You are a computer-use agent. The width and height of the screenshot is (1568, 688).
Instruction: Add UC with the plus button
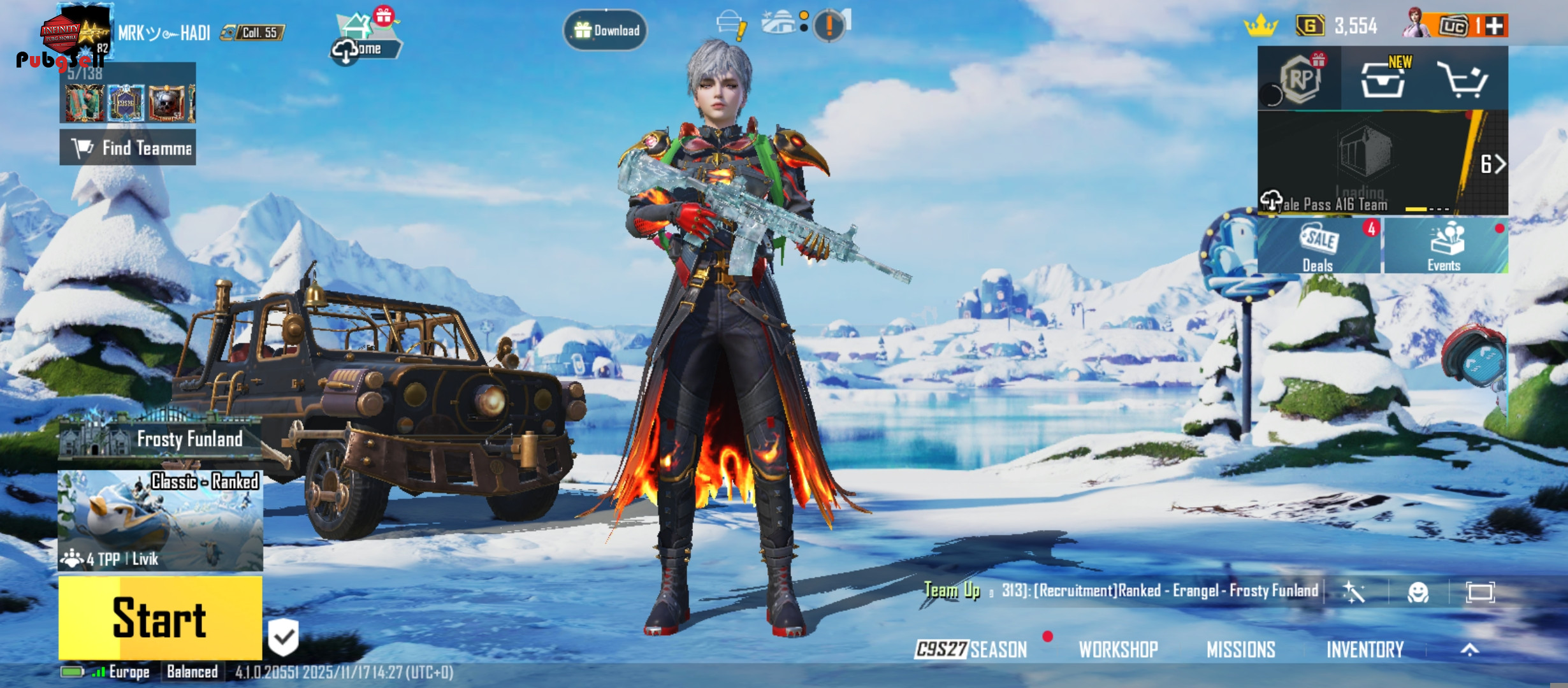coord(1495,26)
